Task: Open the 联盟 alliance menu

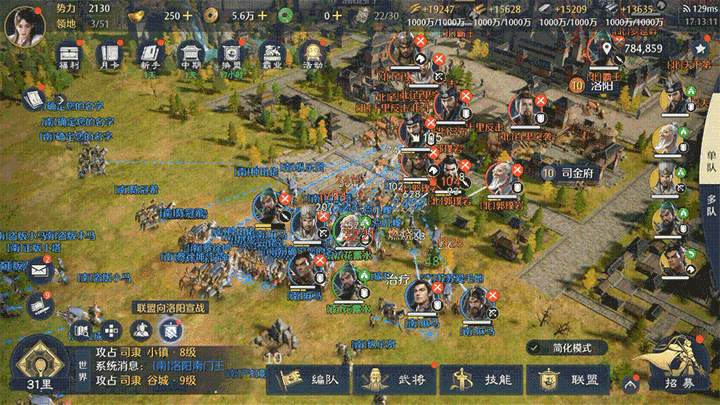Action: point(565,380)
